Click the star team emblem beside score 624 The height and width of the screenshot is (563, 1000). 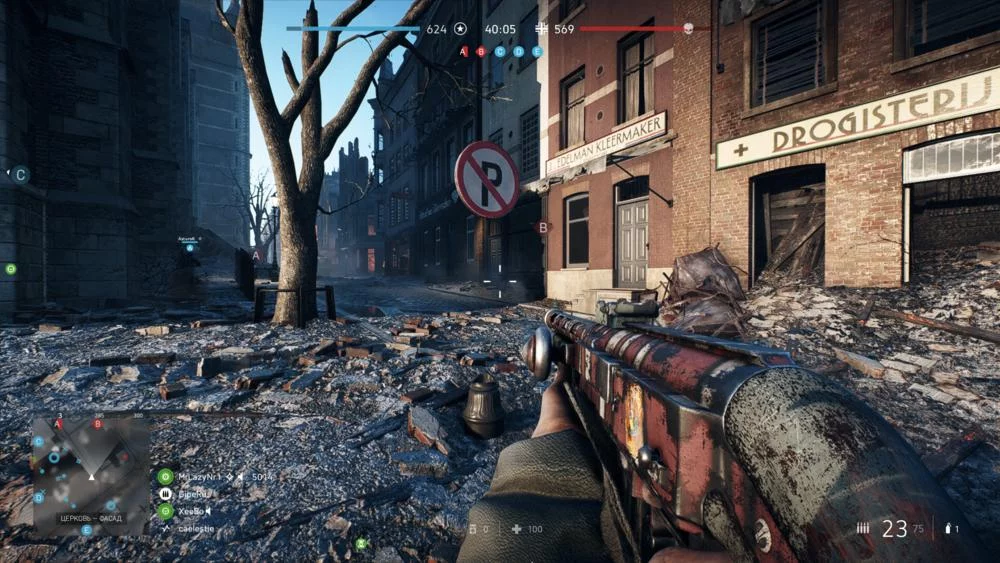tap(460, 29)
